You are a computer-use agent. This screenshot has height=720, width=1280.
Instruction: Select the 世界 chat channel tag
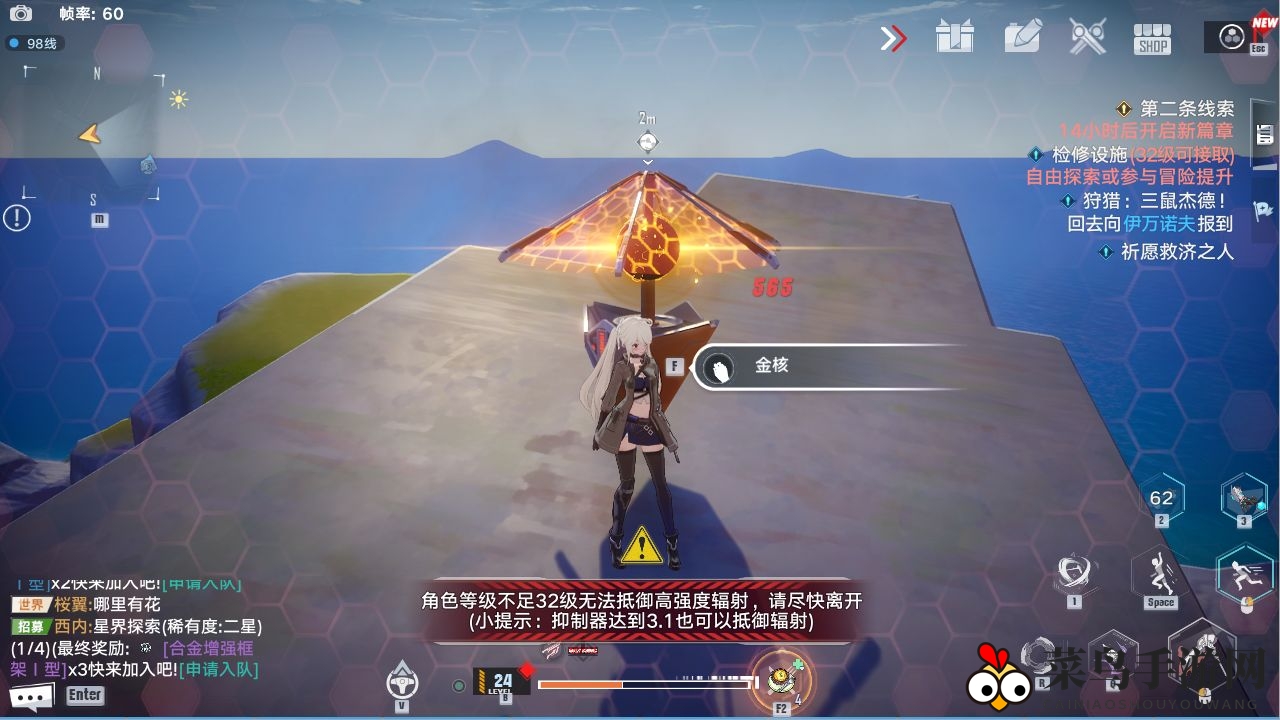pos(30,603)
